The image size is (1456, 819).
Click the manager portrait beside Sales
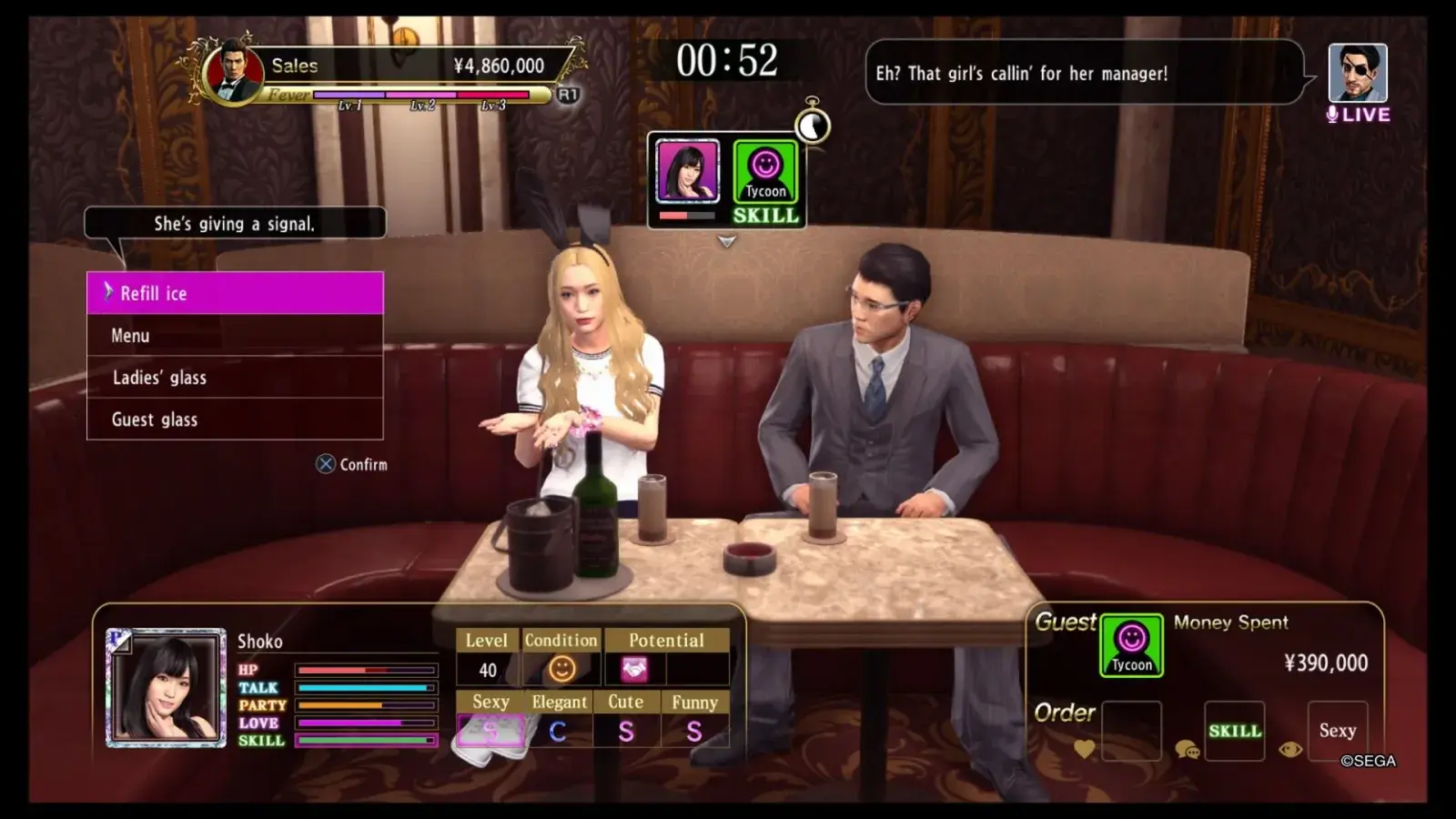click(x=233, y=71)
